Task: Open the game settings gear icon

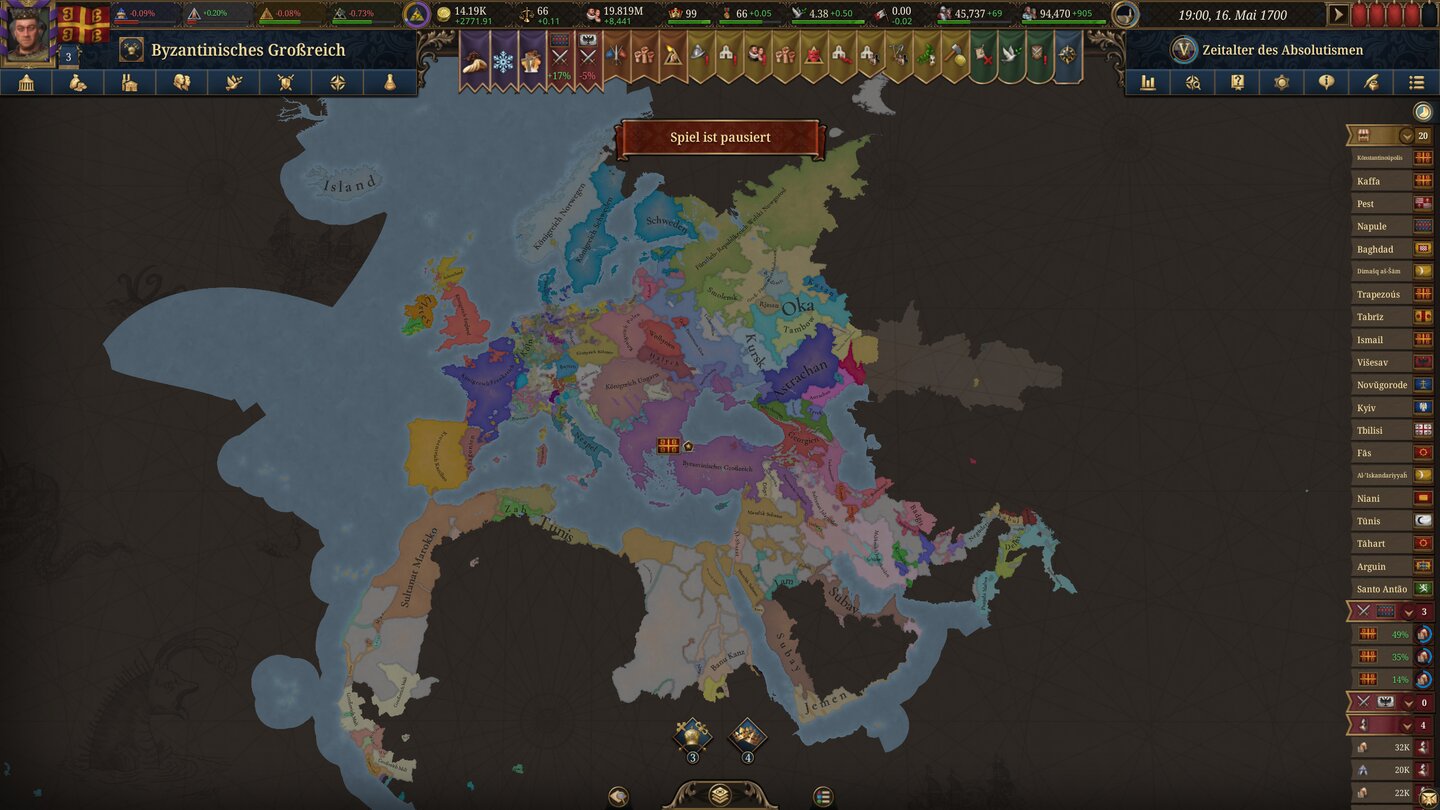Action: coord(1281,83)
